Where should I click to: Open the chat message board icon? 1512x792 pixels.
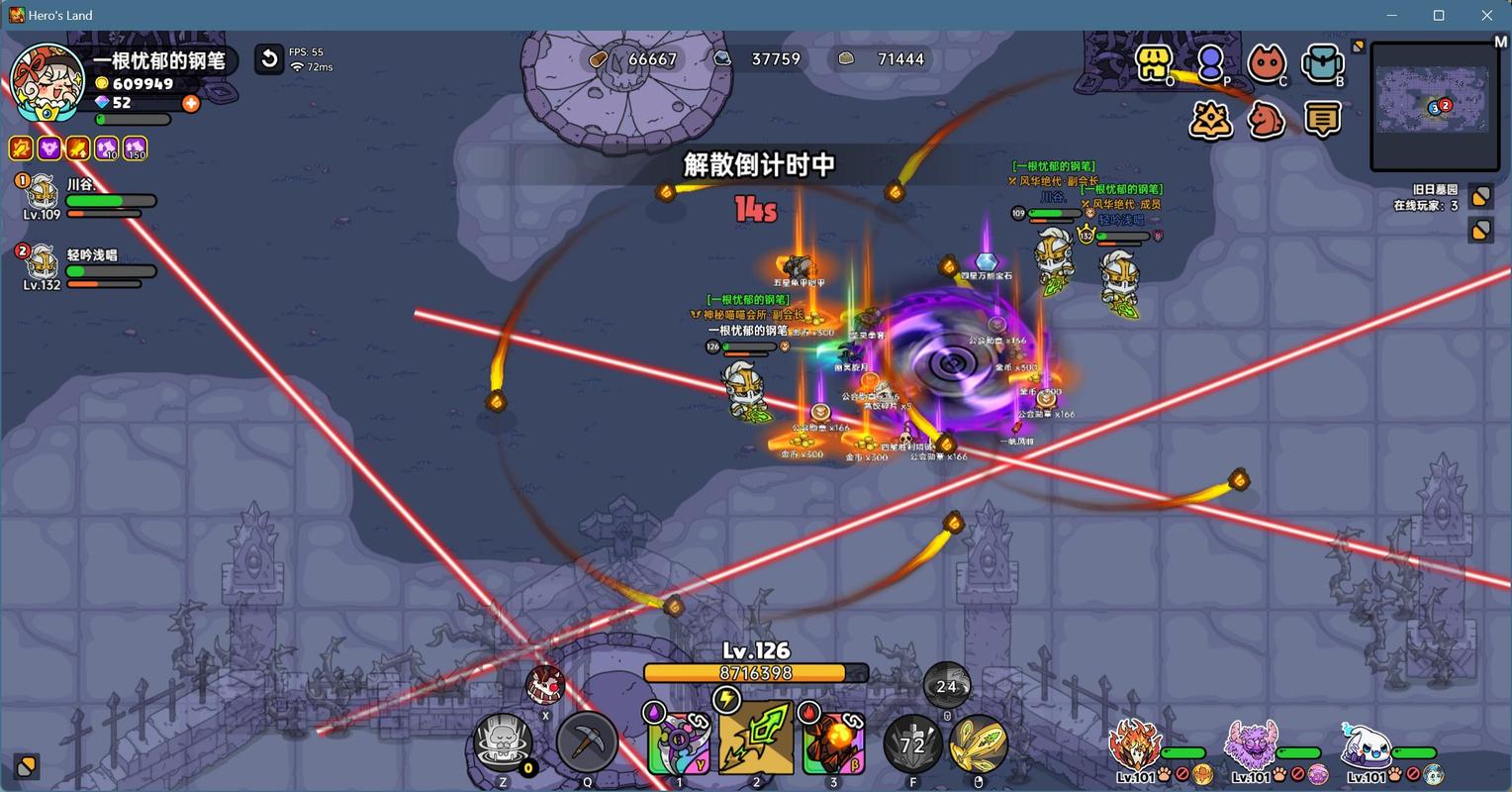tap(1322, 120)
